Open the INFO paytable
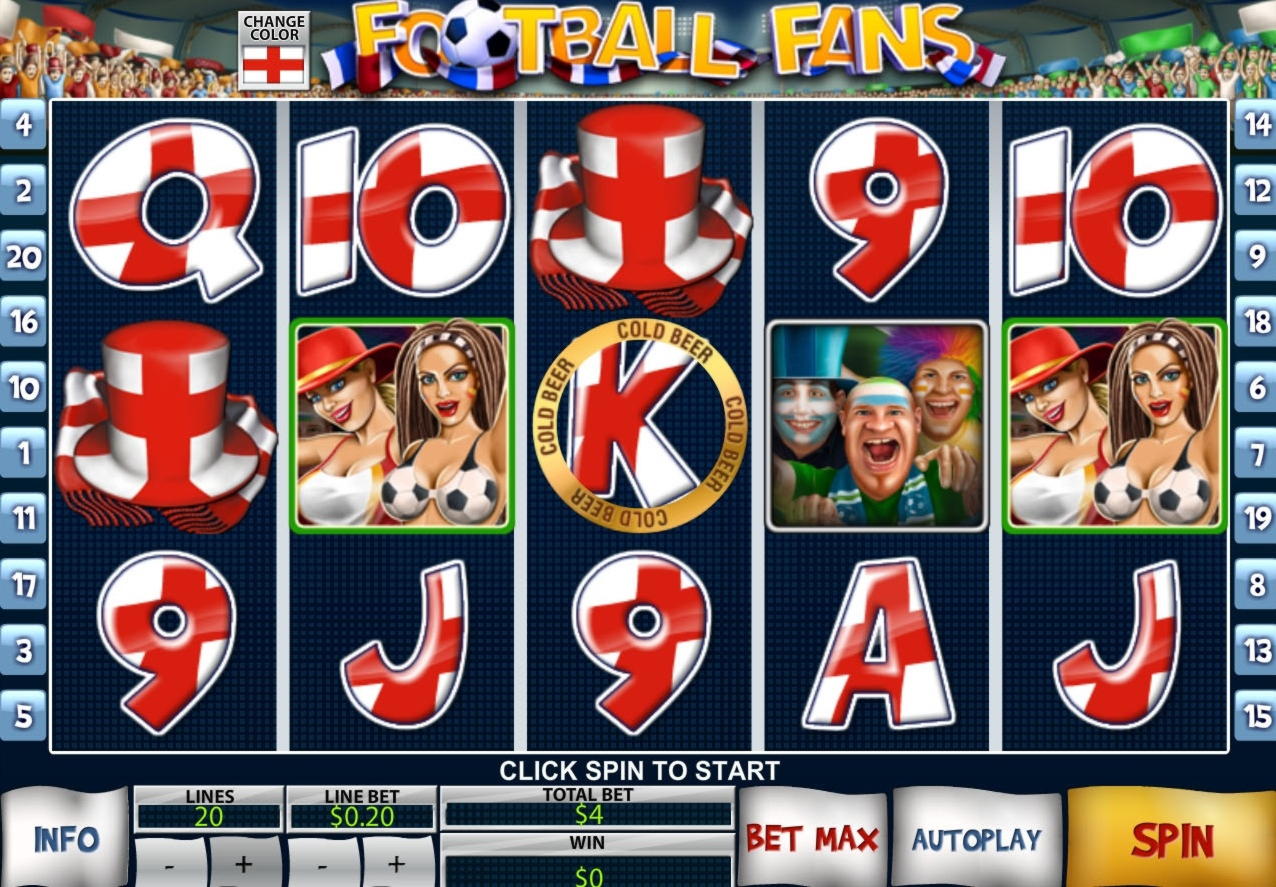This screenshot has height=887, width=1276. tap(66, 839)
